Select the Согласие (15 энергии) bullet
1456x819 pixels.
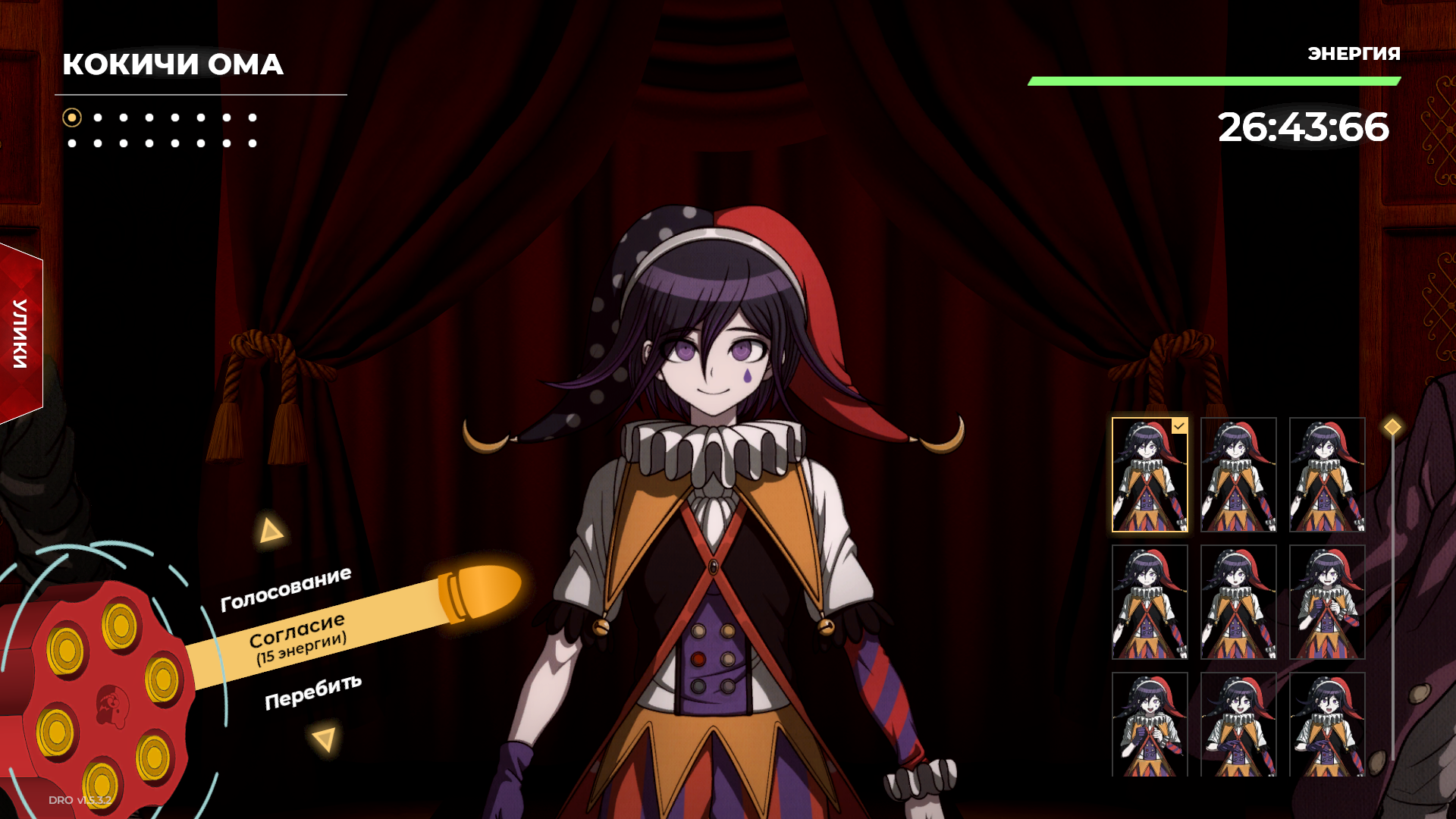click(298, 638)
